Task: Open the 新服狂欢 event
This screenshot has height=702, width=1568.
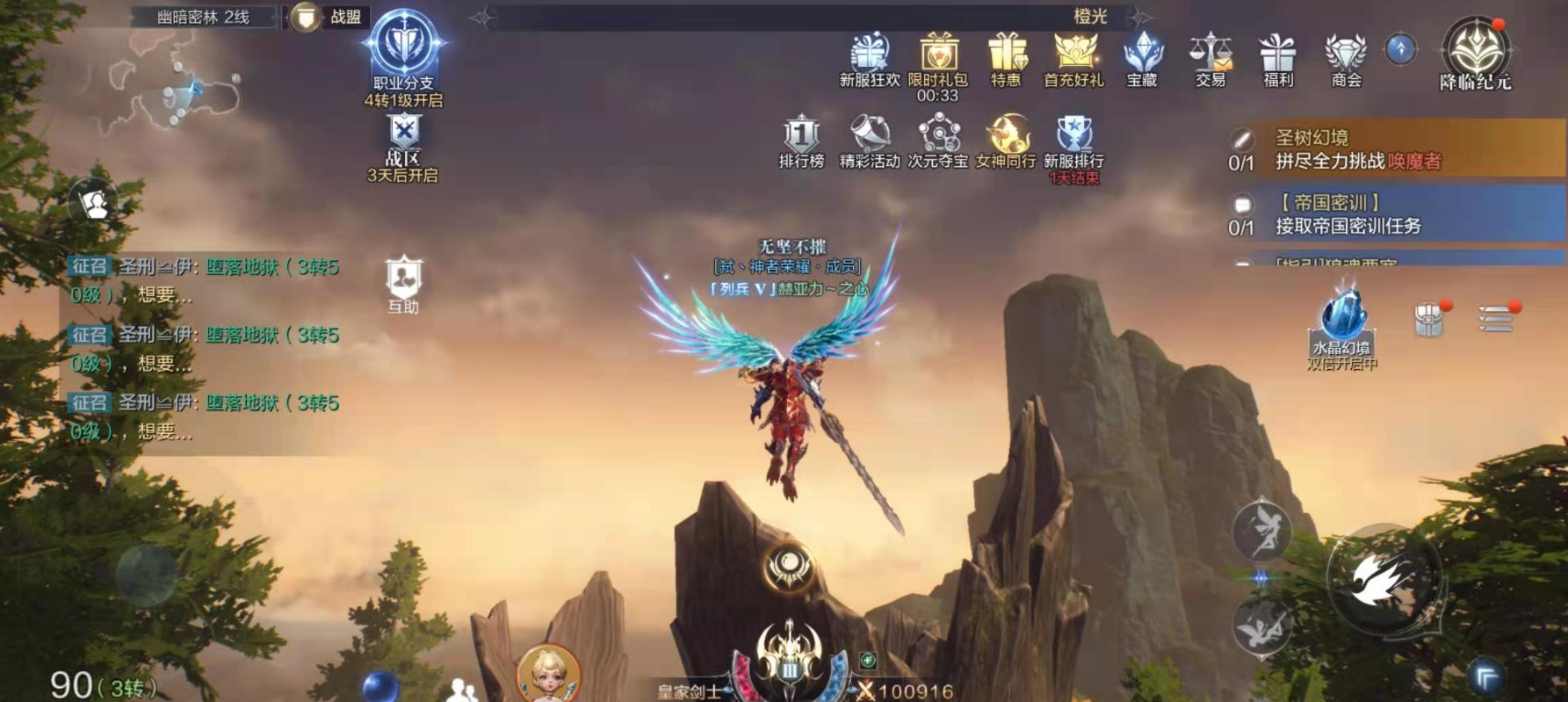Action: [870, 55]
